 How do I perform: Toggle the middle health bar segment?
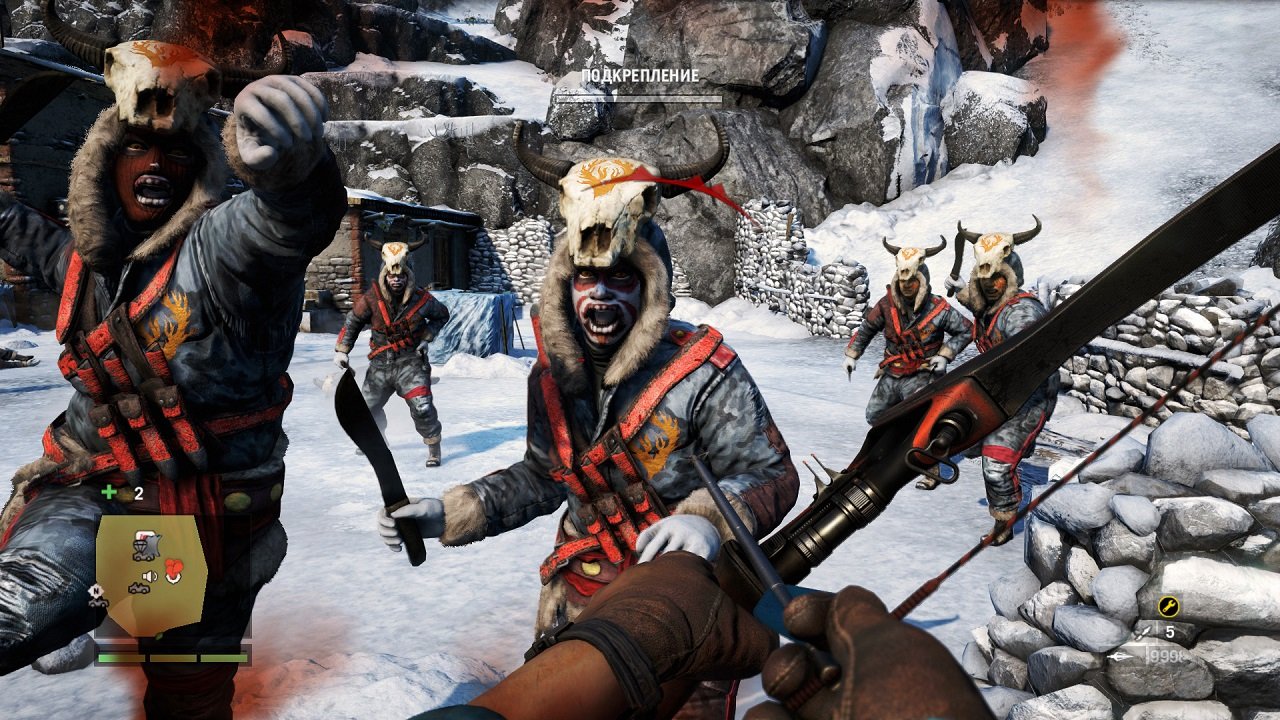pos(172,658)
